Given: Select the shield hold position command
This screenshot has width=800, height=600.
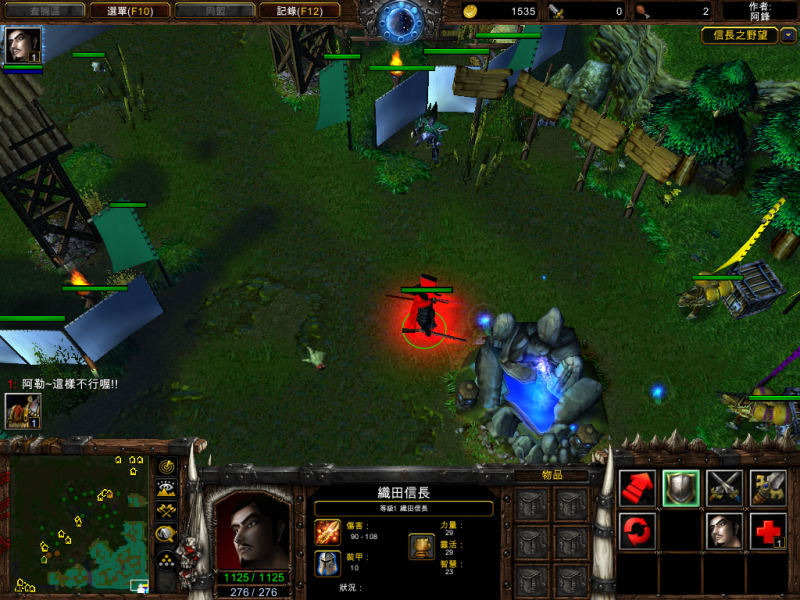Looking at the screenshot, I should click(681, 487).
